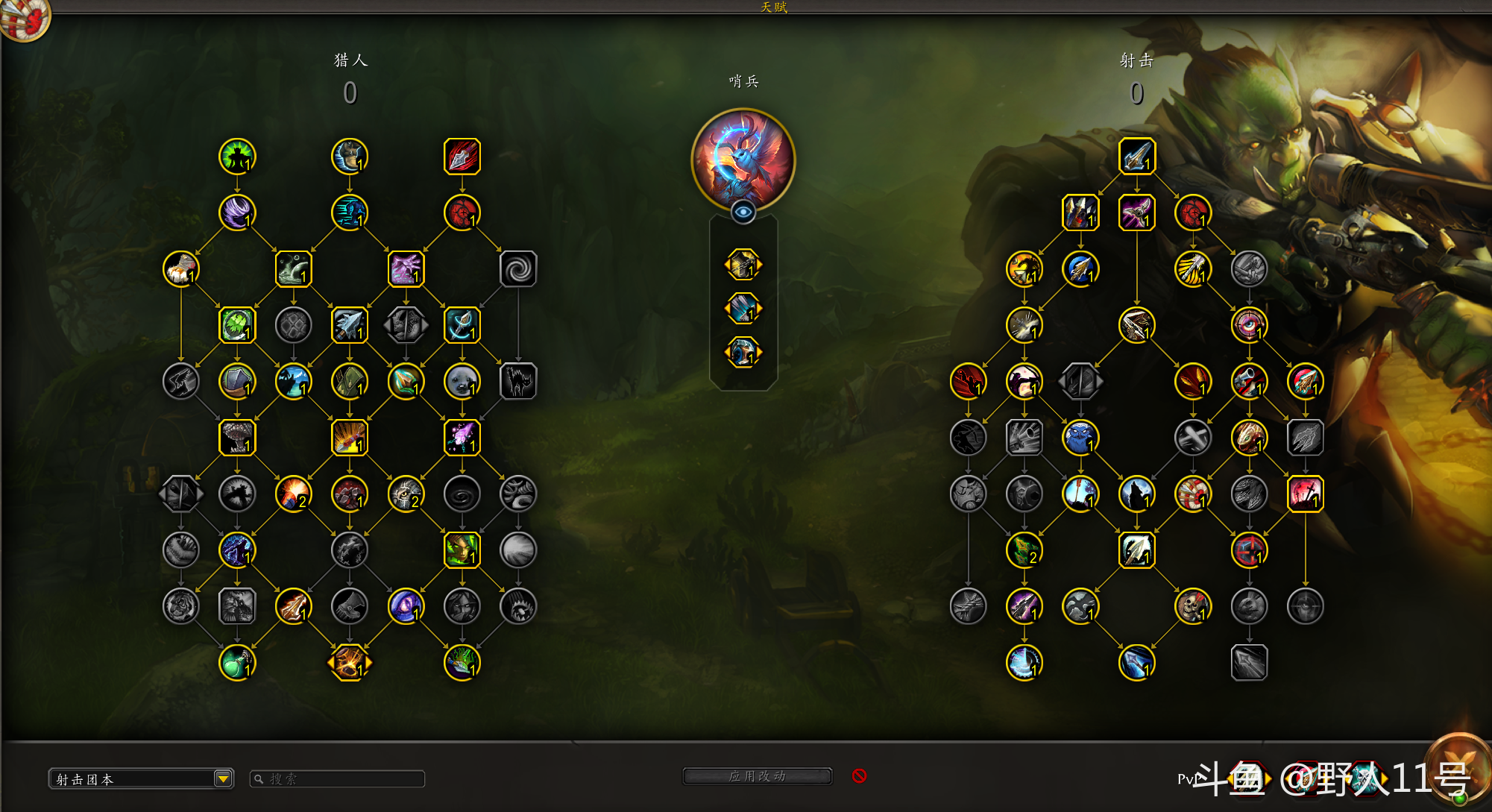
Task: Select the green-faced elf talent node
Action: (x=462, y=550)
